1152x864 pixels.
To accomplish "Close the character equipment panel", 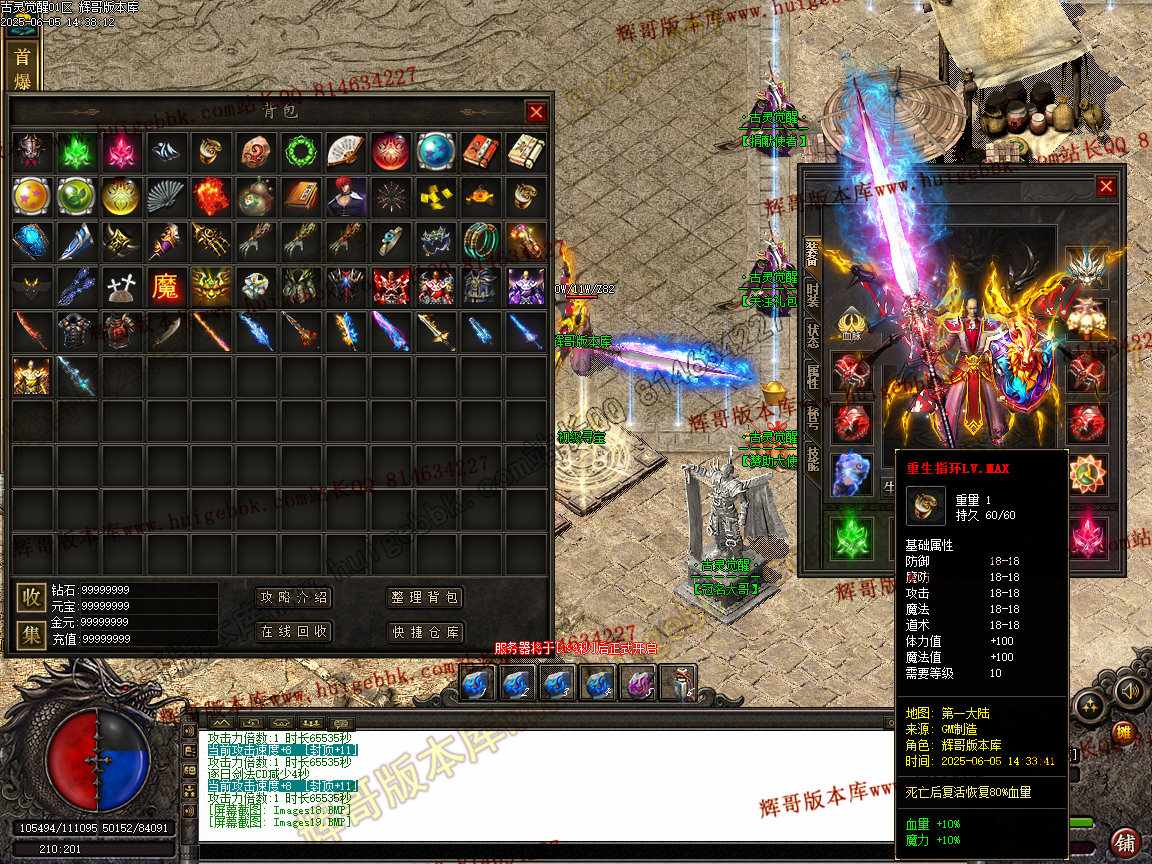I will (1105, 186).
